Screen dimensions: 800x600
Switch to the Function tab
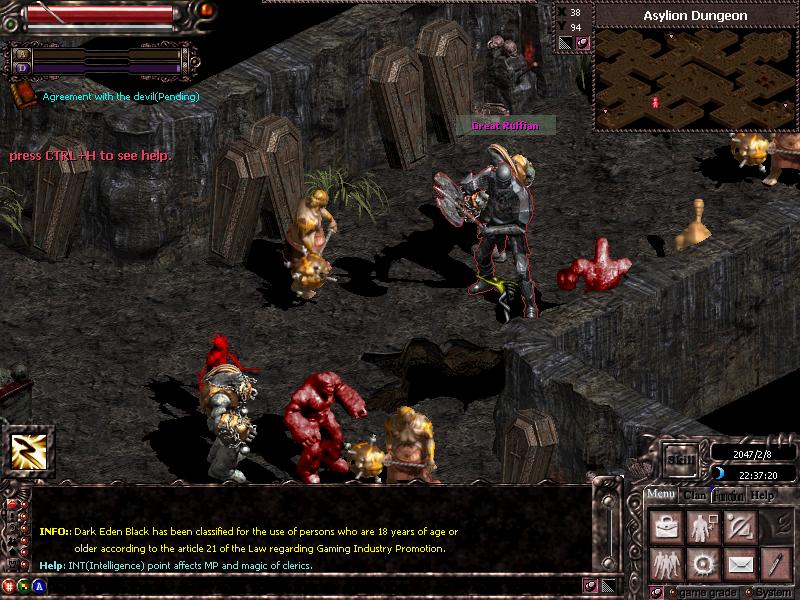(x=728, y=495)
